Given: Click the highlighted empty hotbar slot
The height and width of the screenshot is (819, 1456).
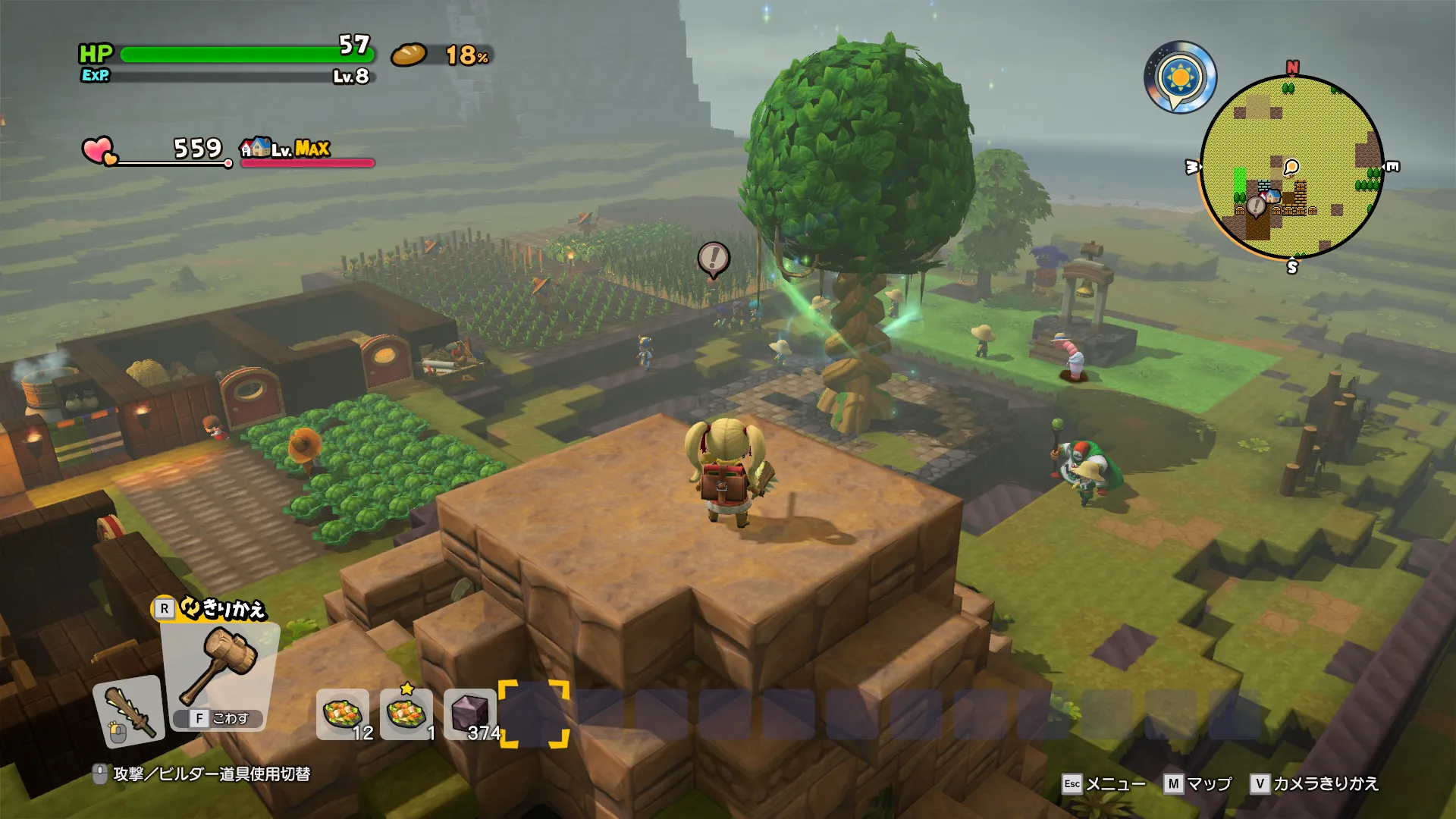Looking at the screenshot, I should [534, 714].
